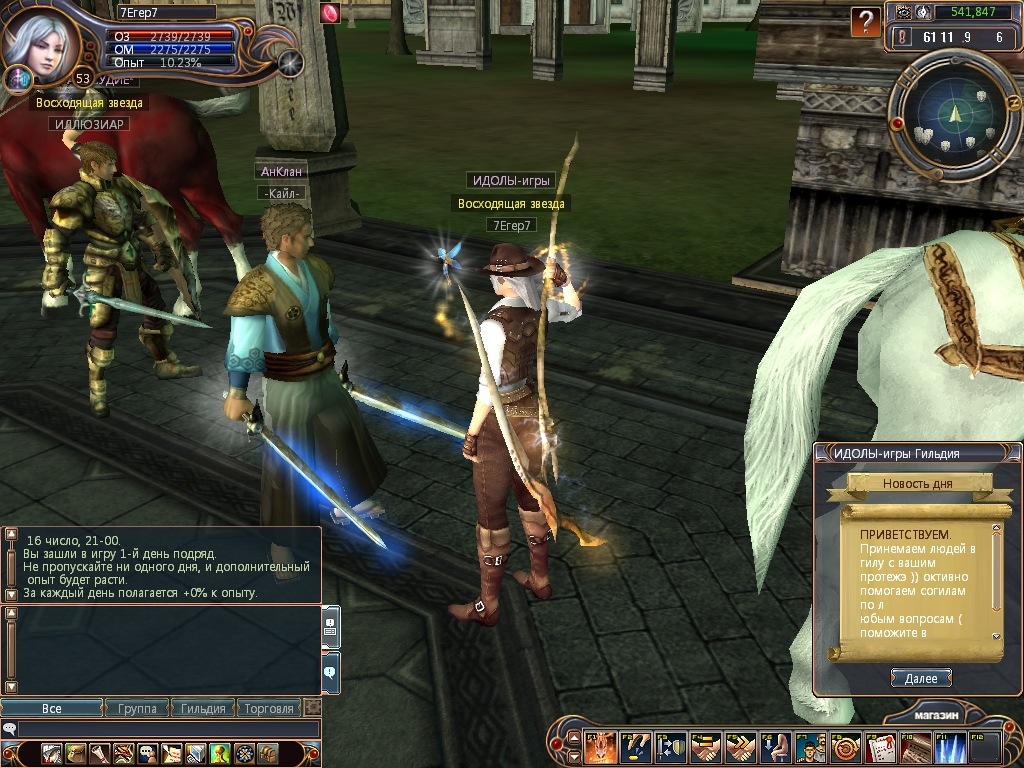Viewport: 1024px width, 768px height.
Task: Switch chat to the "Гильдия" tab
Action: point(203,708)
